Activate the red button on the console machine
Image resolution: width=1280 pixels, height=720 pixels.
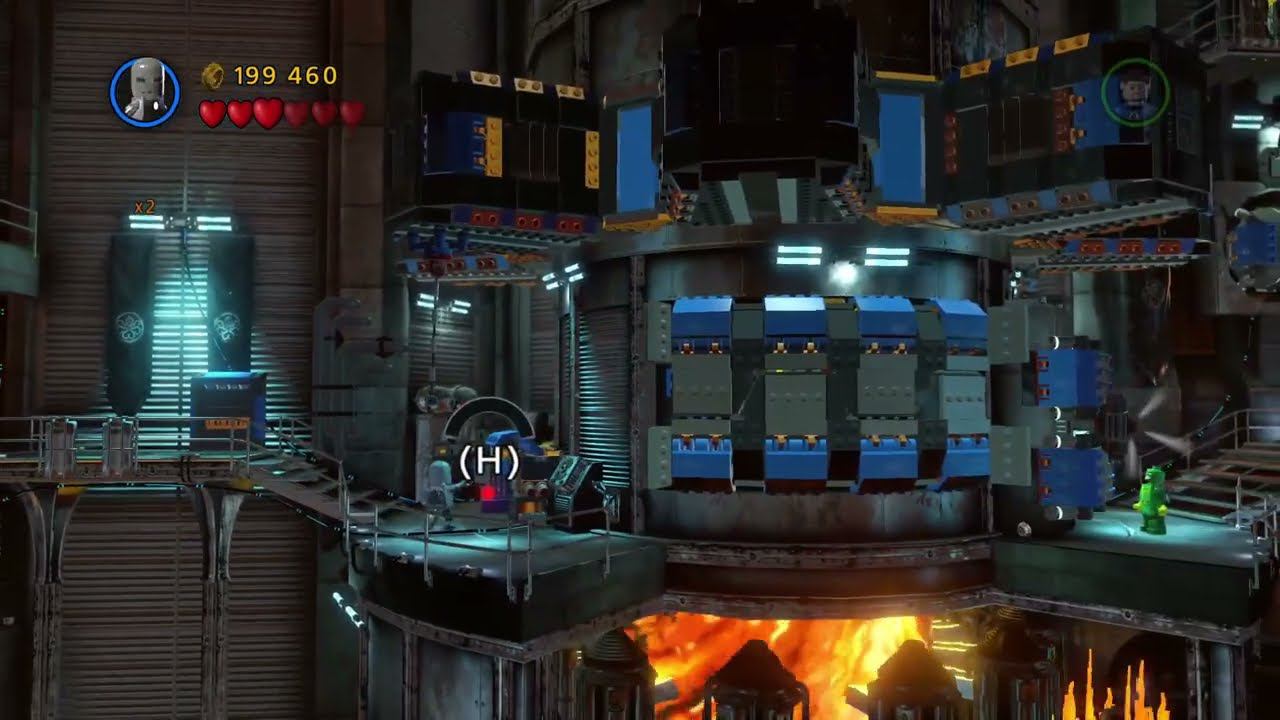[x=487, y=491]
